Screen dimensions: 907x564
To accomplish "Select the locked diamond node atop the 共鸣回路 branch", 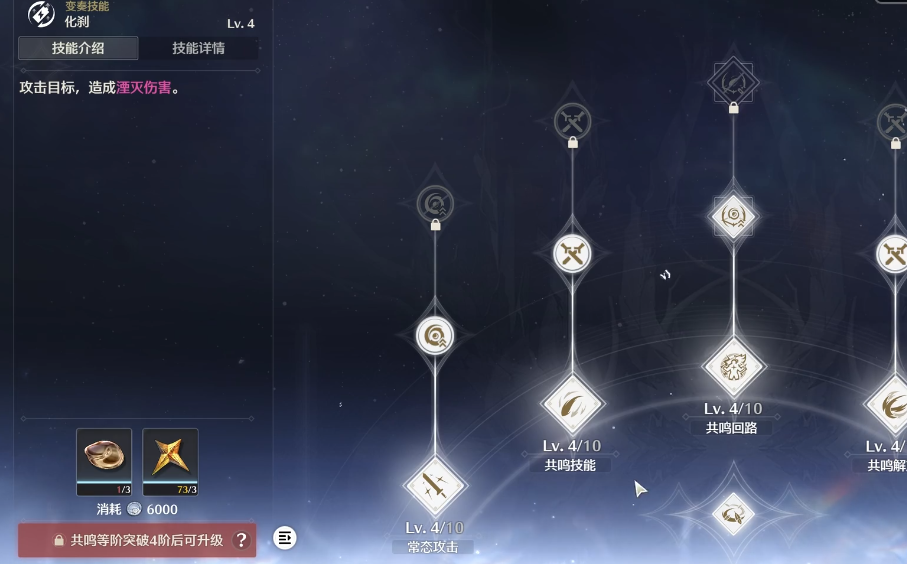I will click(734, 81).
